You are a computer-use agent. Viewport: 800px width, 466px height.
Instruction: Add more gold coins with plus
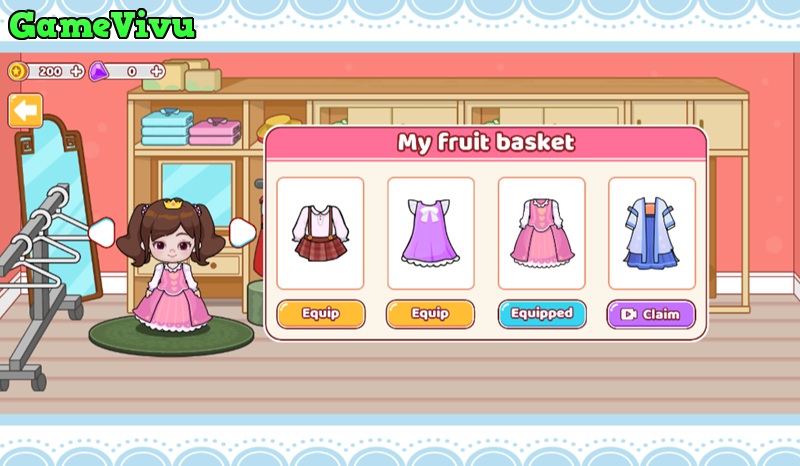point(76,71)
